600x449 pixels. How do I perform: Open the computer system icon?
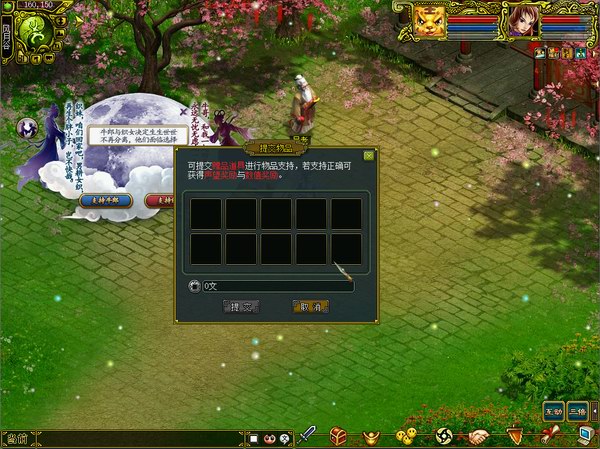point(585,435)
